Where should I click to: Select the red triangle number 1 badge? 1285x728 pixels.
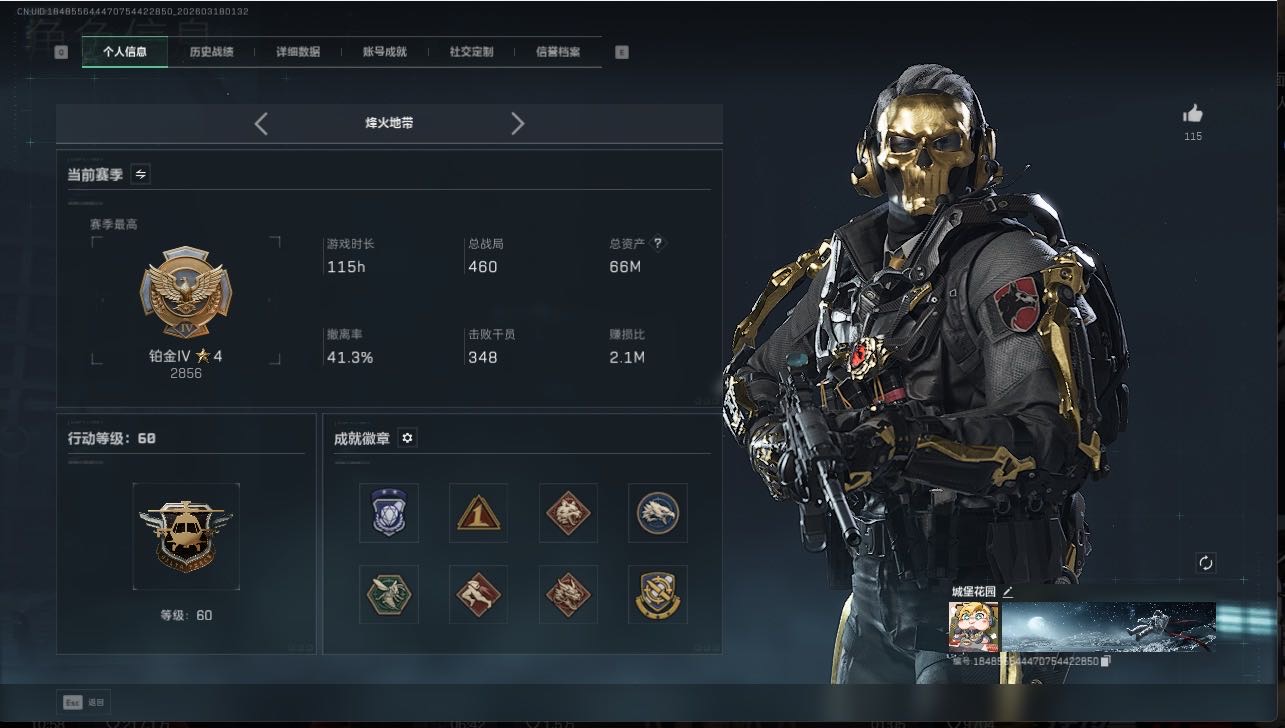(x=478, y=513)
